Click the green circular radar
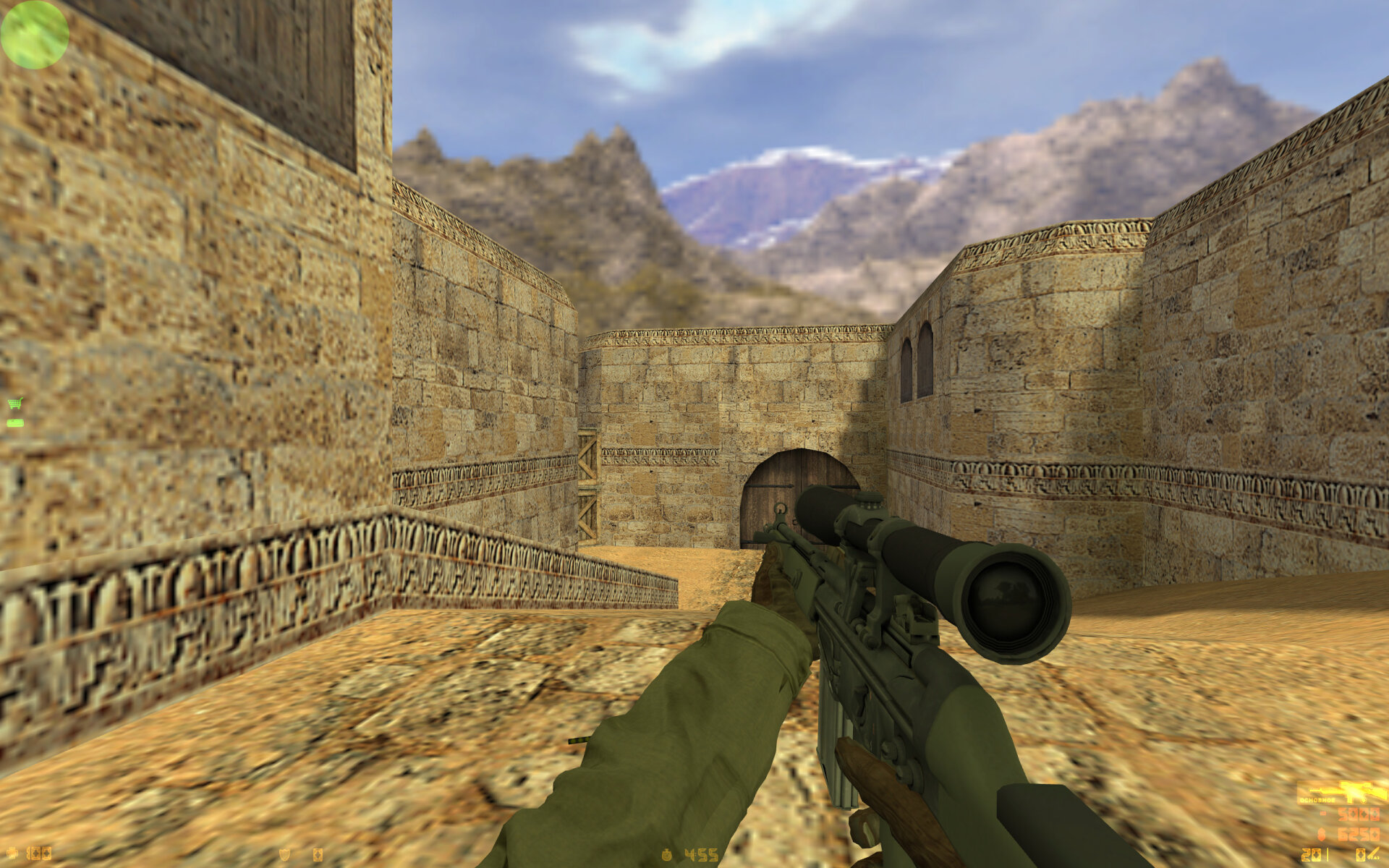 (x=34, y=34)
